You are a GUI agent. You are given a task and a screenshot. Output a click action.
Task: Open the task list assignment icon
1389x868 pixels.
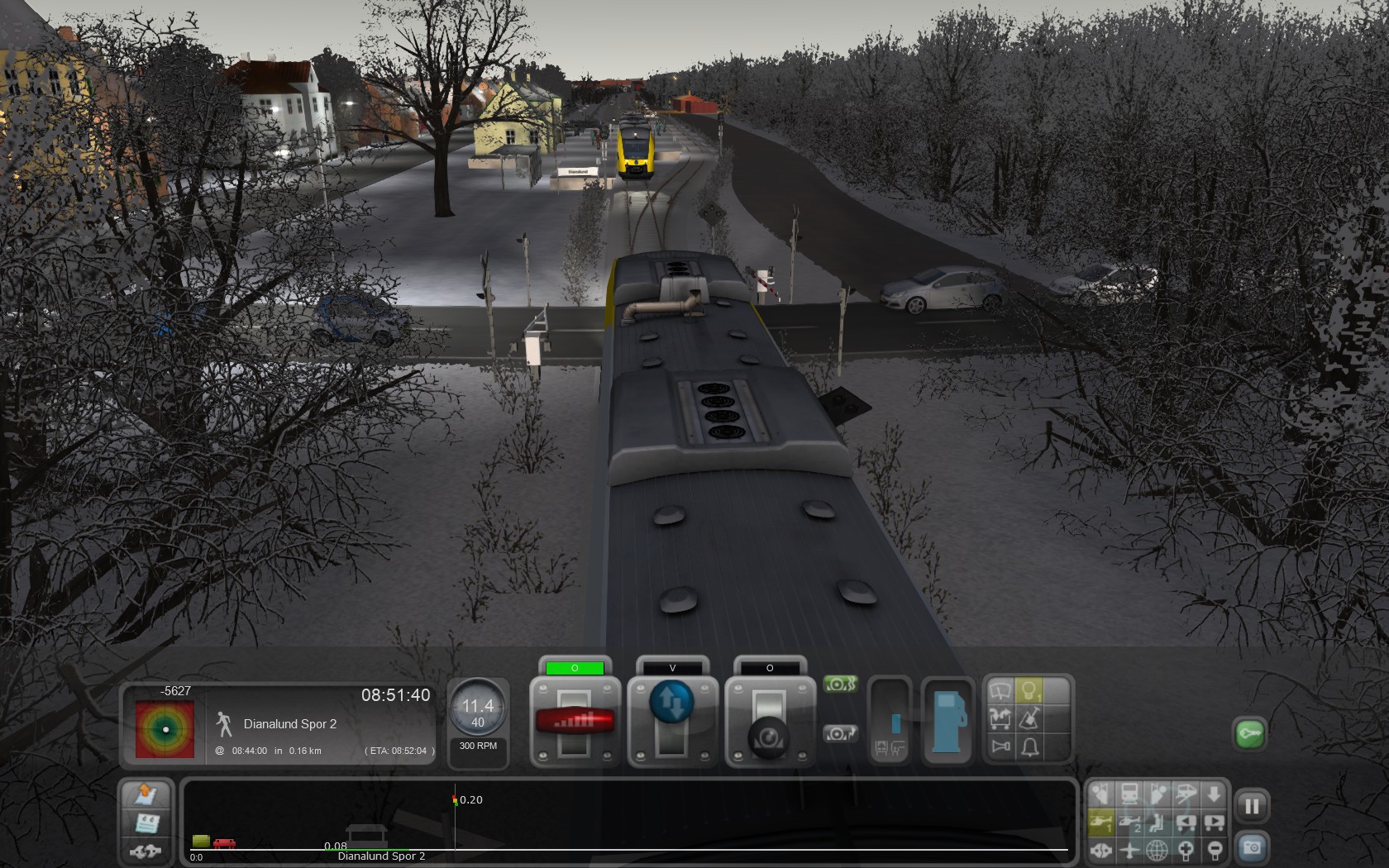tap(147, 823)
